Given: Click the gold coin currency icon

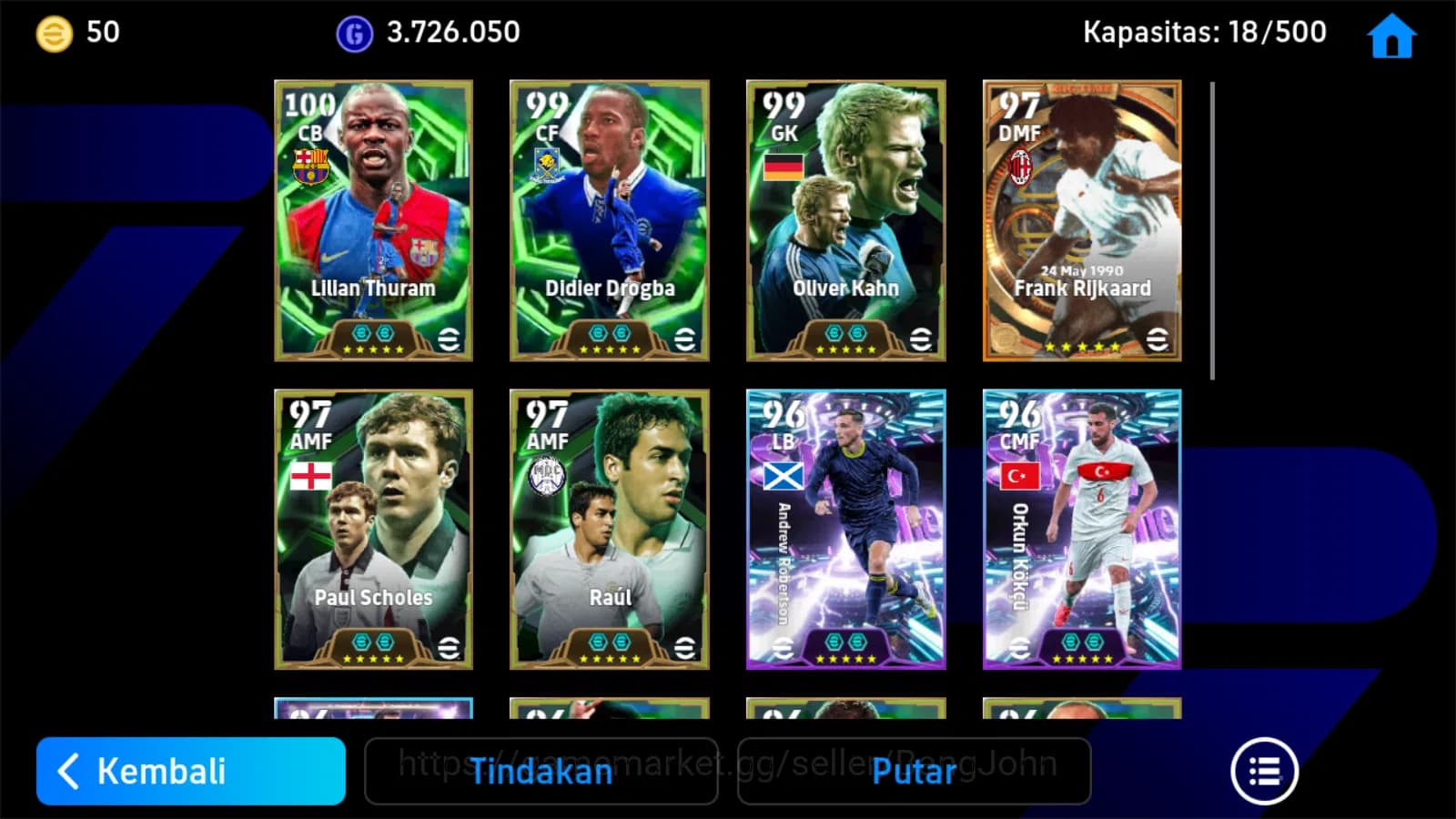Looking at the screenshot, I should [51, 33].
